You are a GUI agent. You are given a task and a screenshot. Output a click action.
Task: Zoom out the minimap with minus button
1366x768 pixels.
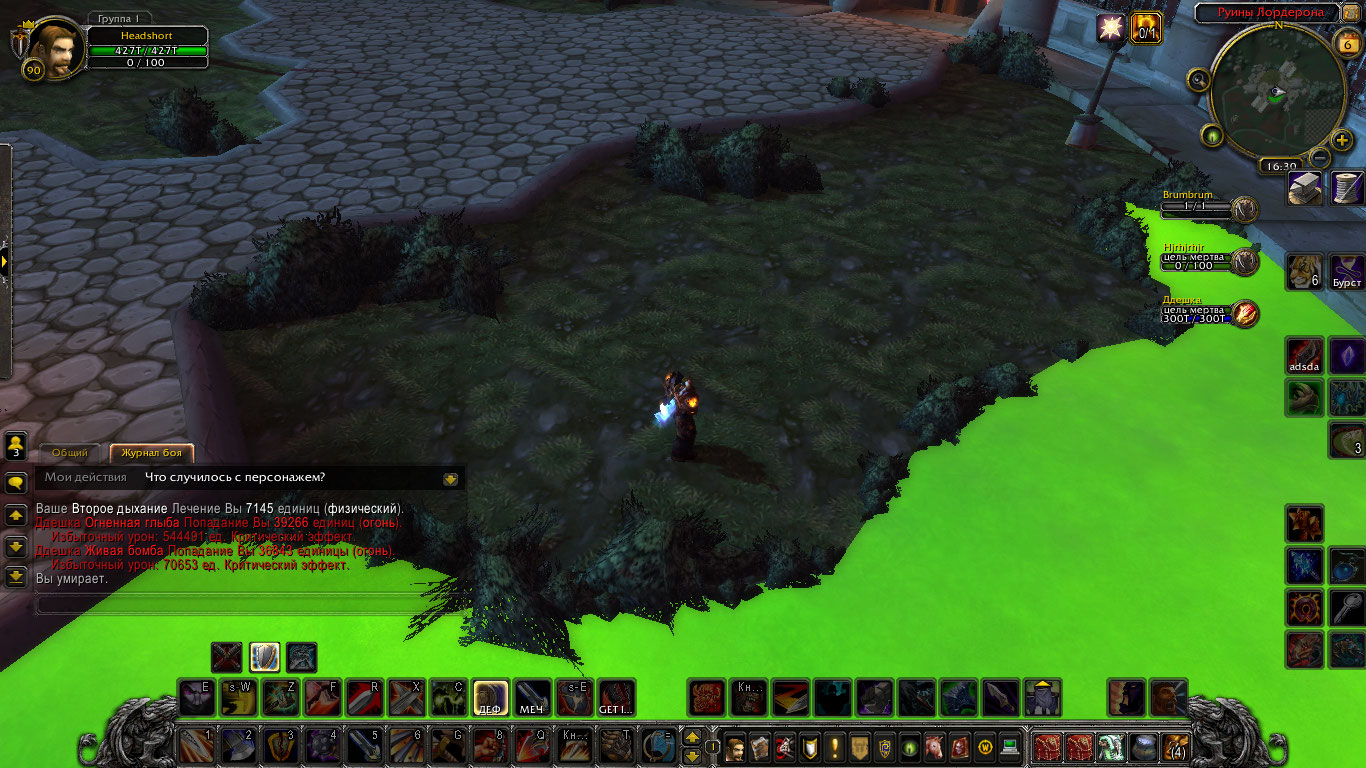coord(1320,157)
